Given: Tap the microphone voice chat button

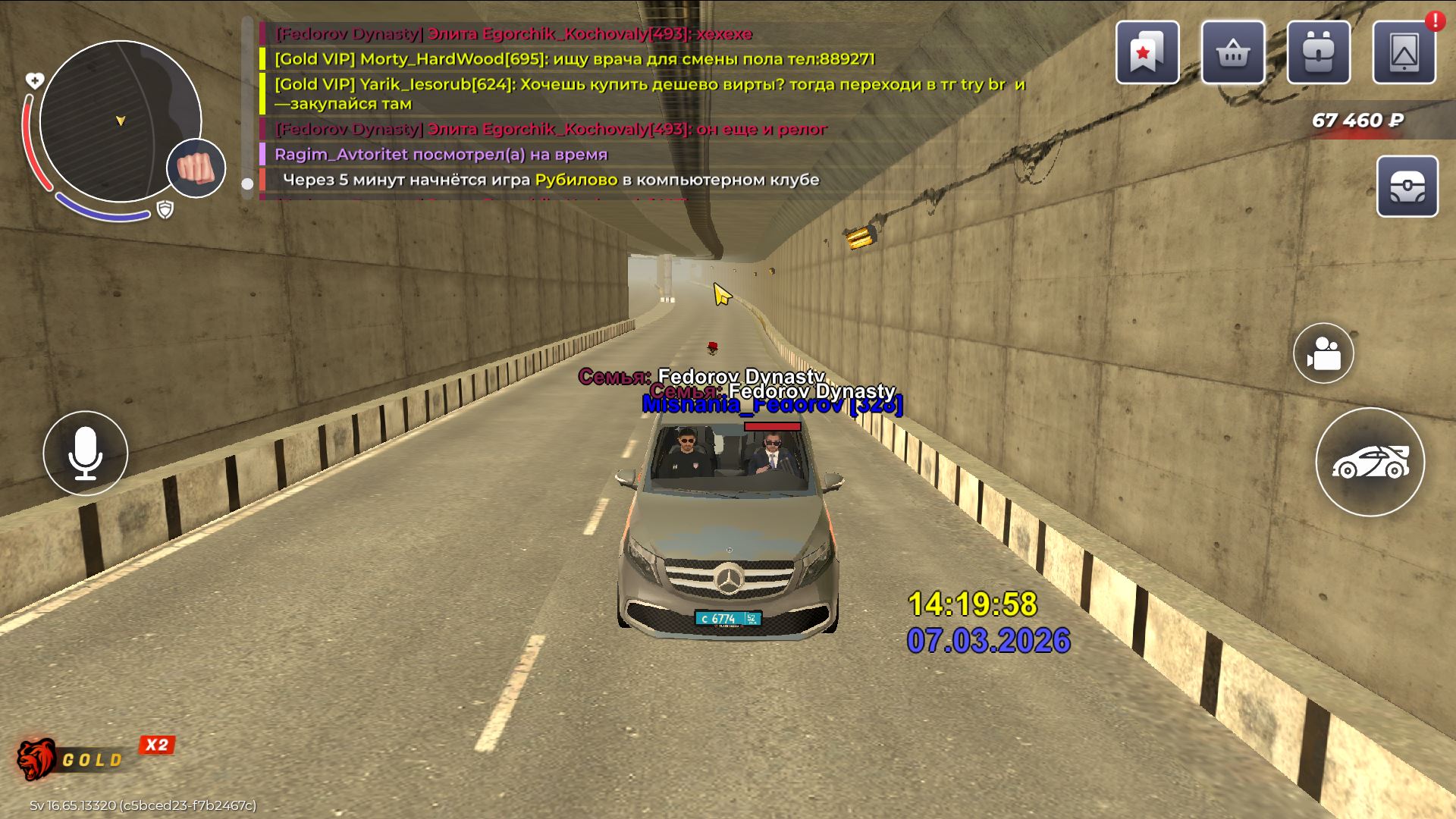Looking at the screenshot, I should (x=86, y=453).
